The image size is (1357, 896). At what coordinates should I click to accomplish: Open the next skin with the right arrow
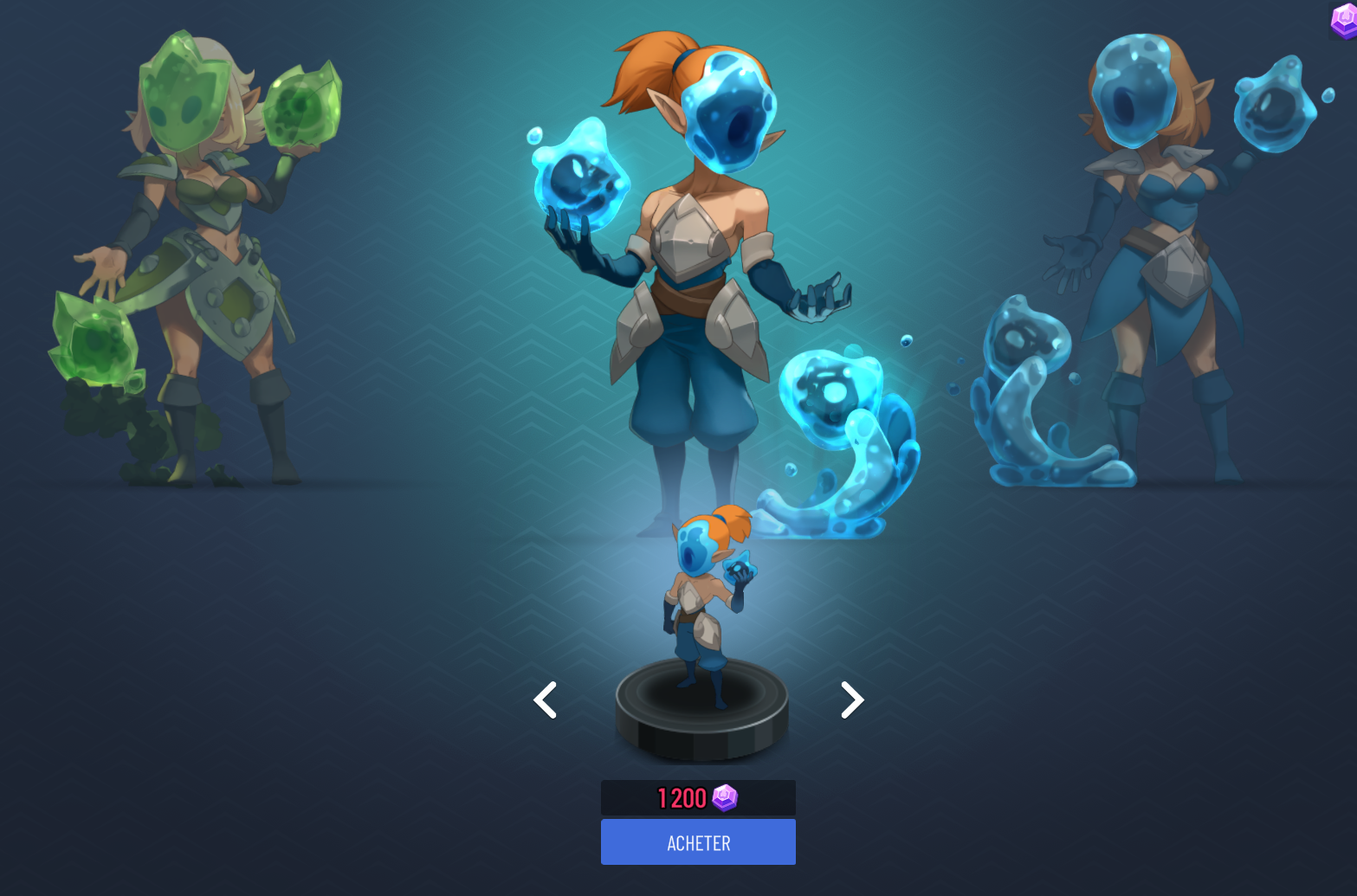[x=851, y=699]
